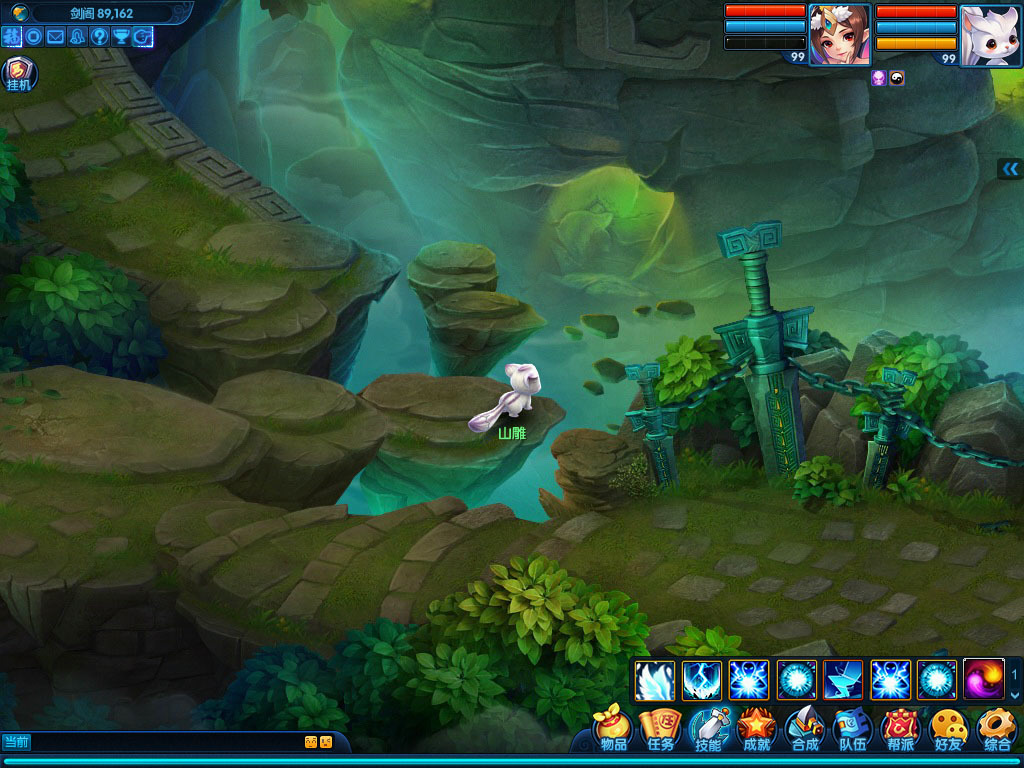The height and width of the screenshot is (768, 1024).
Task: Activate the purple swirl skill icon
Action: click(983, 681)
